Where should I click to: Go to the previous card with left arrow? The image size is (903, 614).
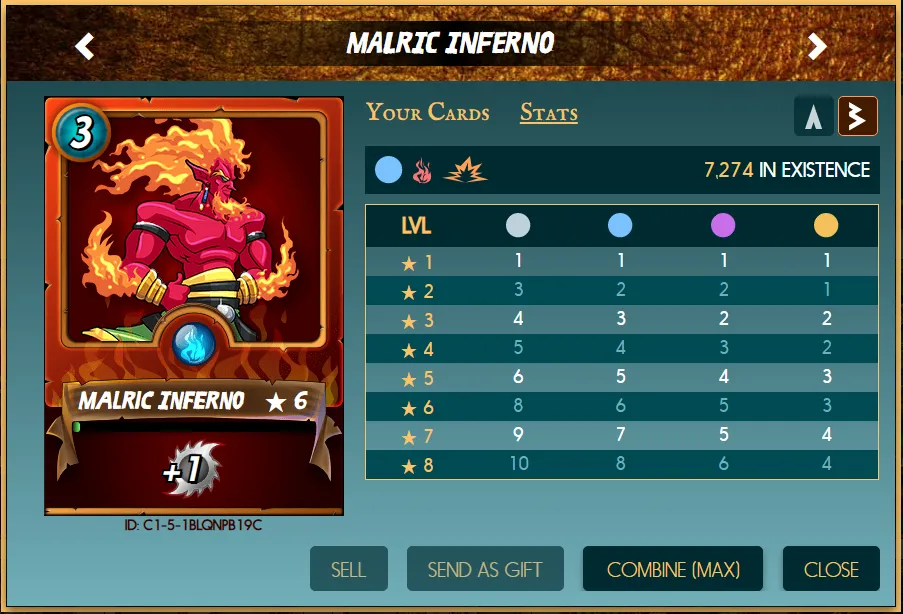tap(85, 46)
